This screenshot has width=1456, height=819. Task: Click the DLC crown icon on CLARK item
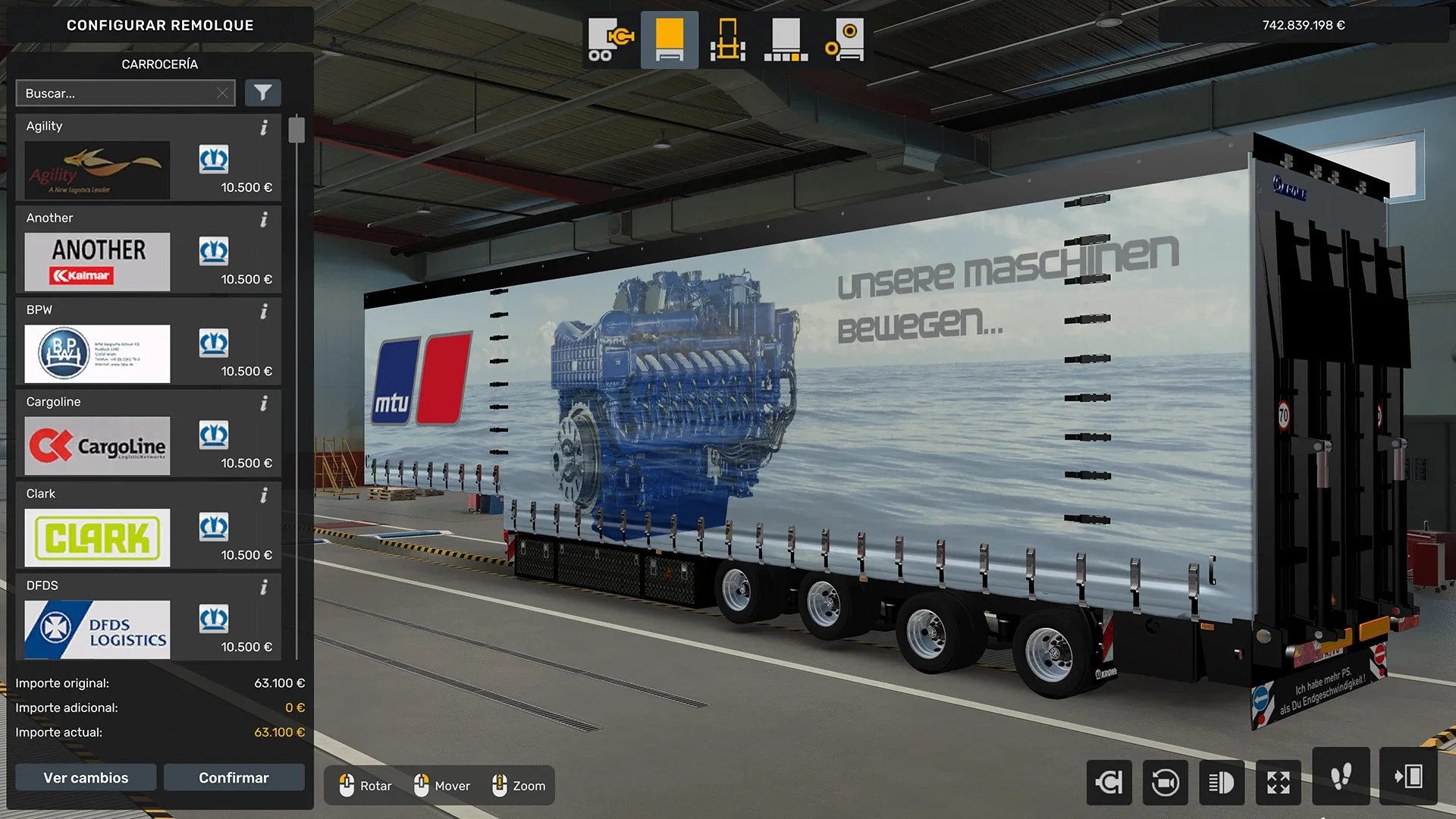(214, 527)
